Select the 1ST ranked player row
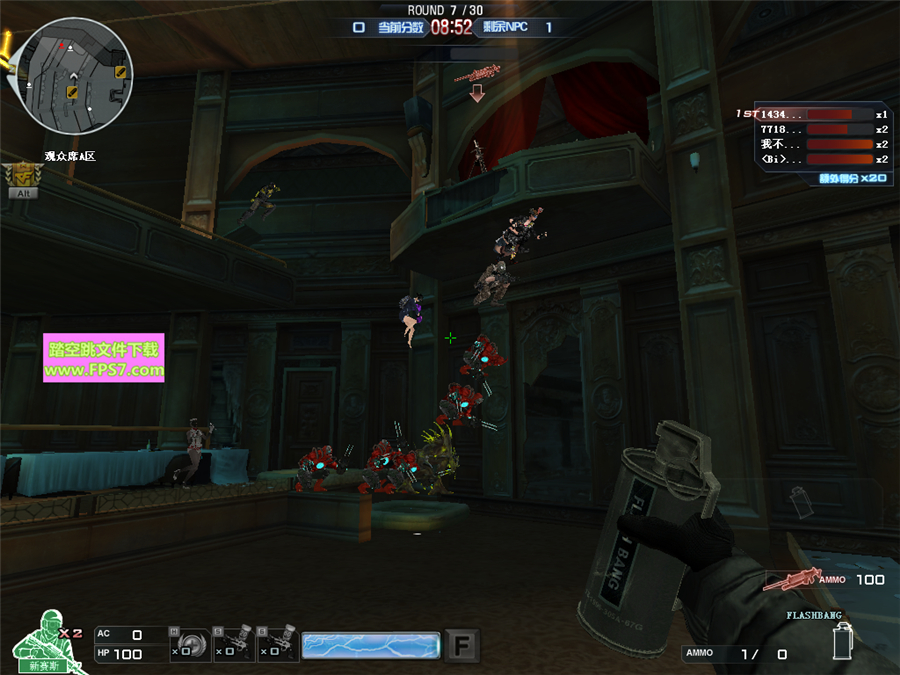The width and height of the screenshot is (900, 675). coord(812,114)
